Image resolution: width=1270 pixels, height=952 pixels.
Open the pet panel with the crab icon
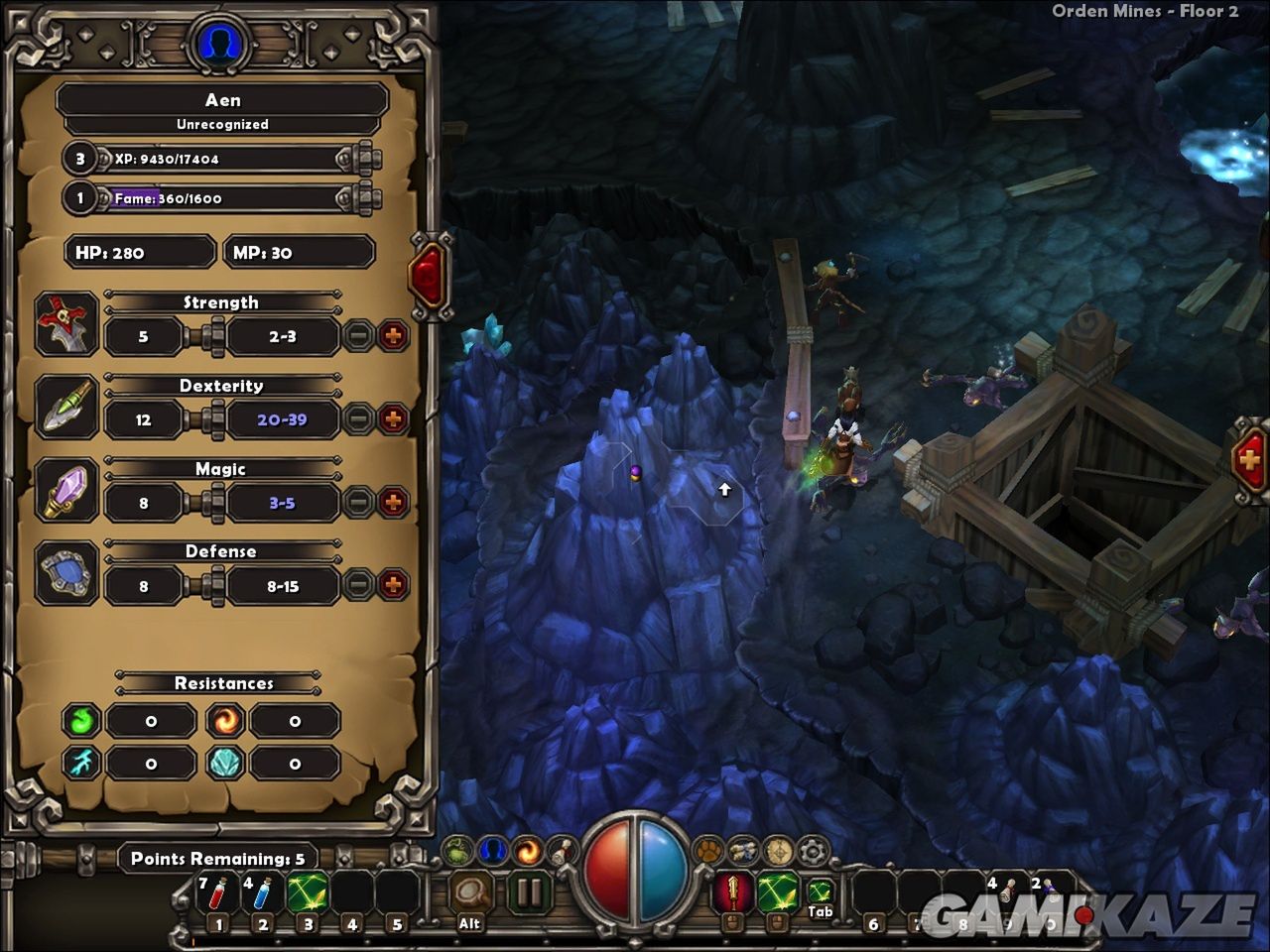tap(457, 851)
